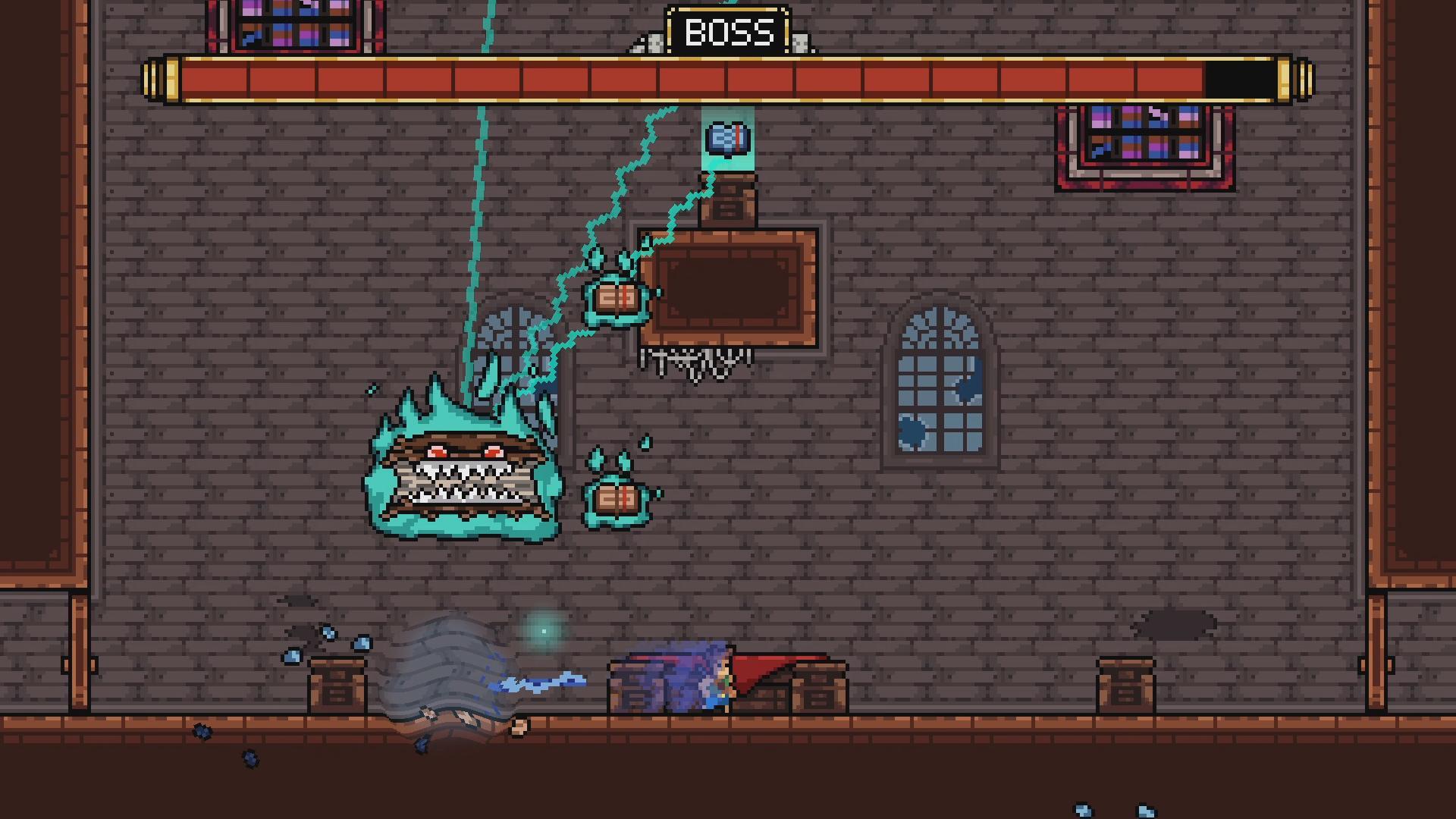Open the small chest near the right wall
Viewport: 1456px width, 819px height.
1128,685
